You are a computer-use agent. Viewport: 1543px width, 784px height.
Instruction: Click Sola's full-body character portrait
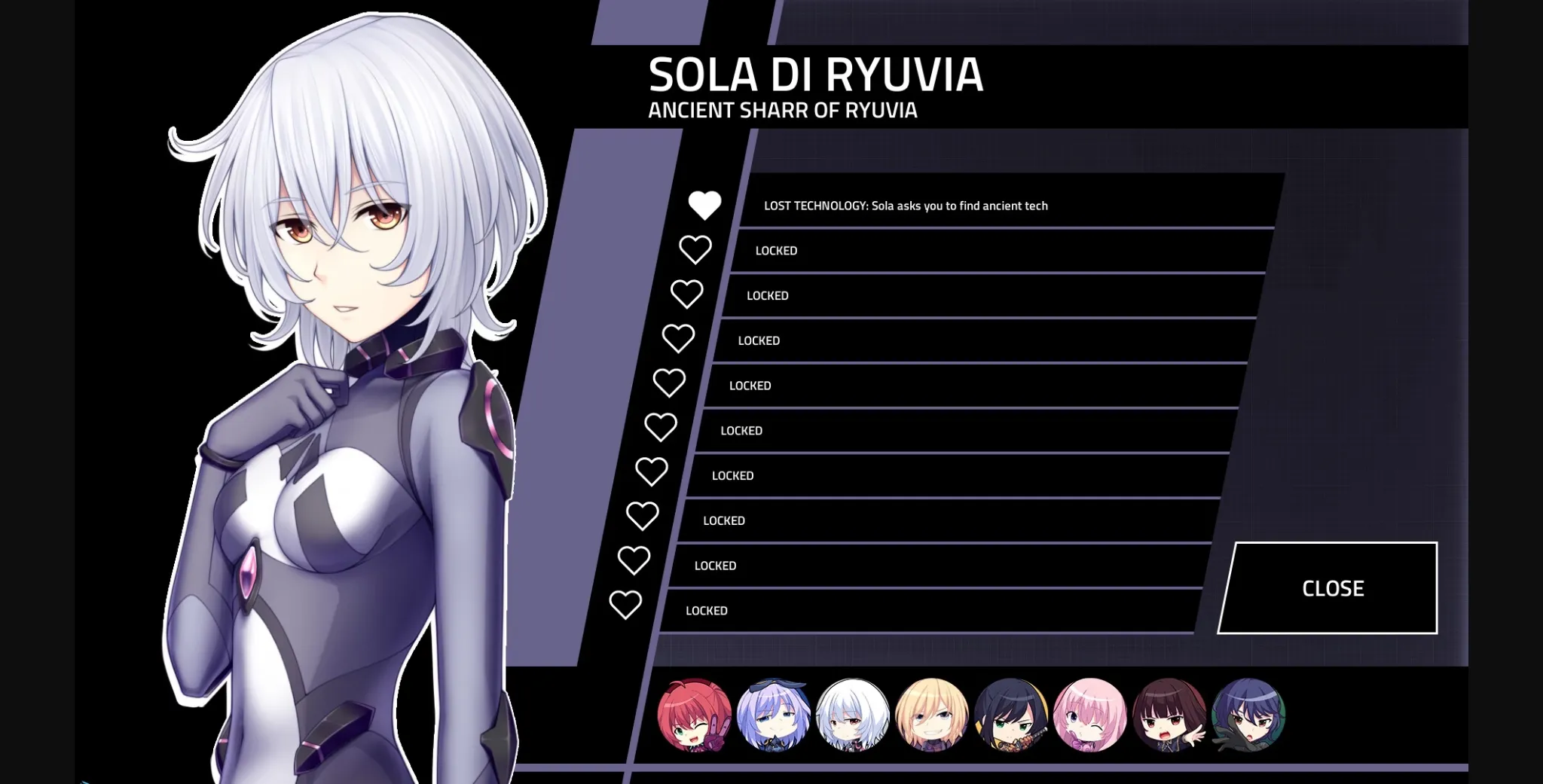coord(339,377)
